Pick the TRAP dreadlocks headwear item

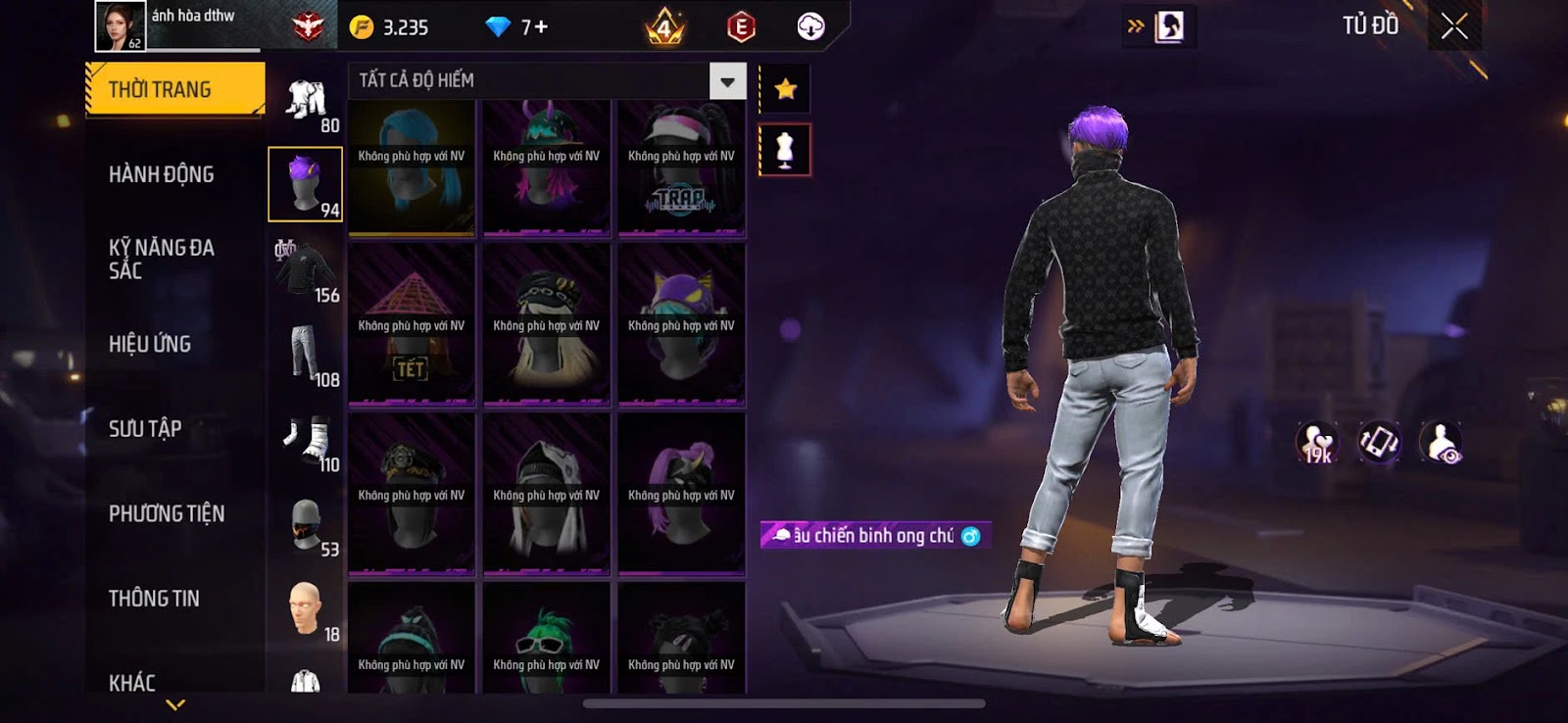coord(681,169)
